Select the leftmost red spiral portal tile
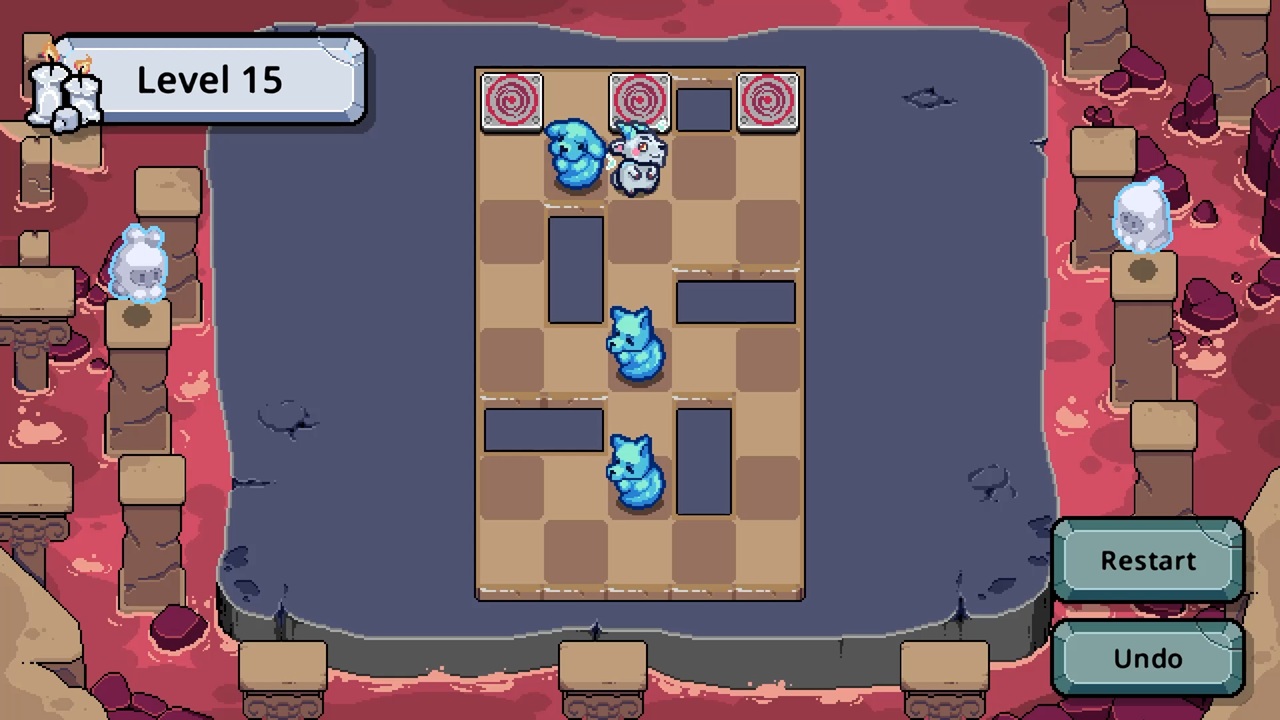Viewport: 1280px width, 720px height. tap(513, 101)
